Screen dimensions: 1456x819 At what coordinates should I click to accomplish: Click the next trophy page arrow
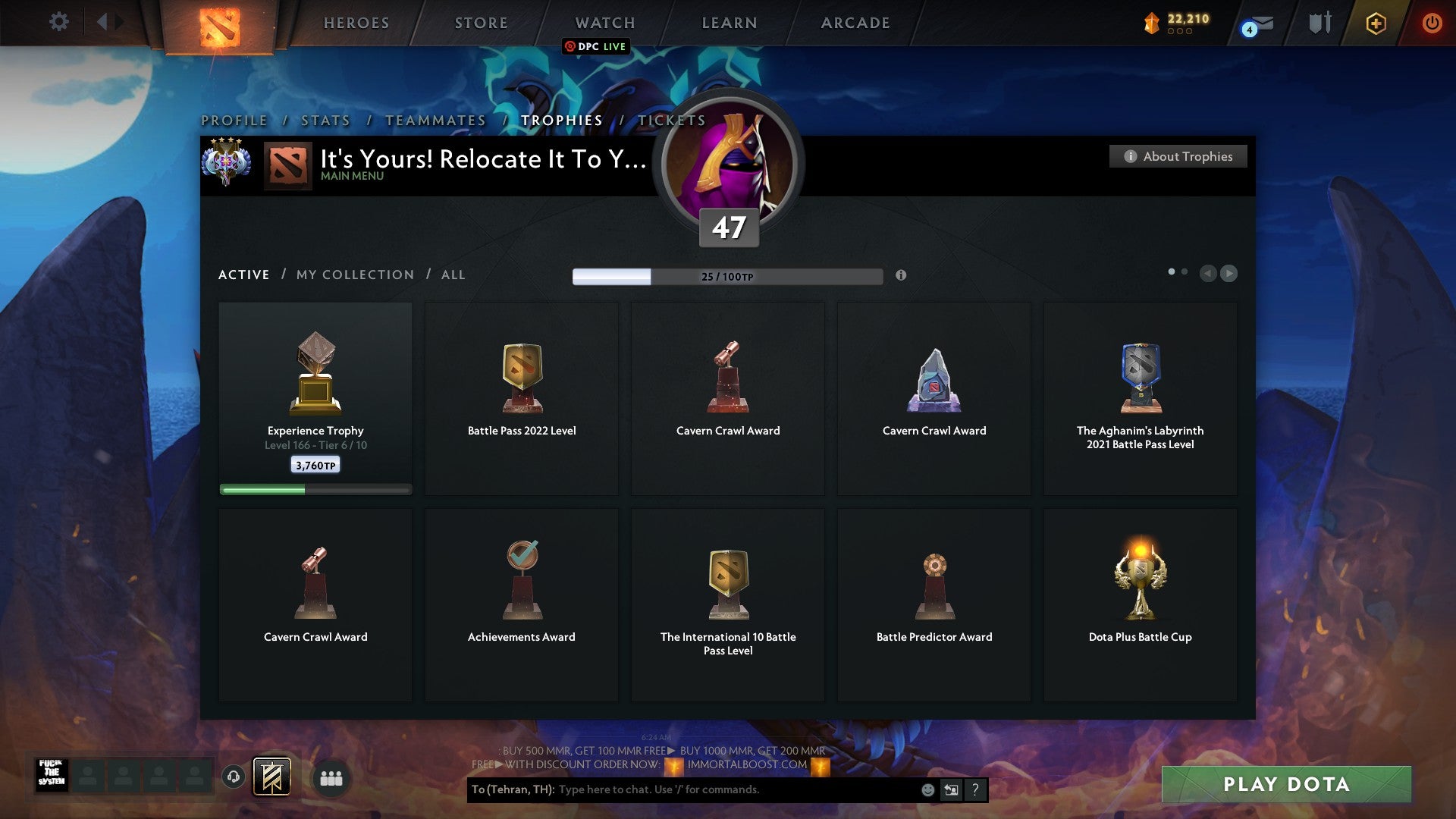point(1230,273)
